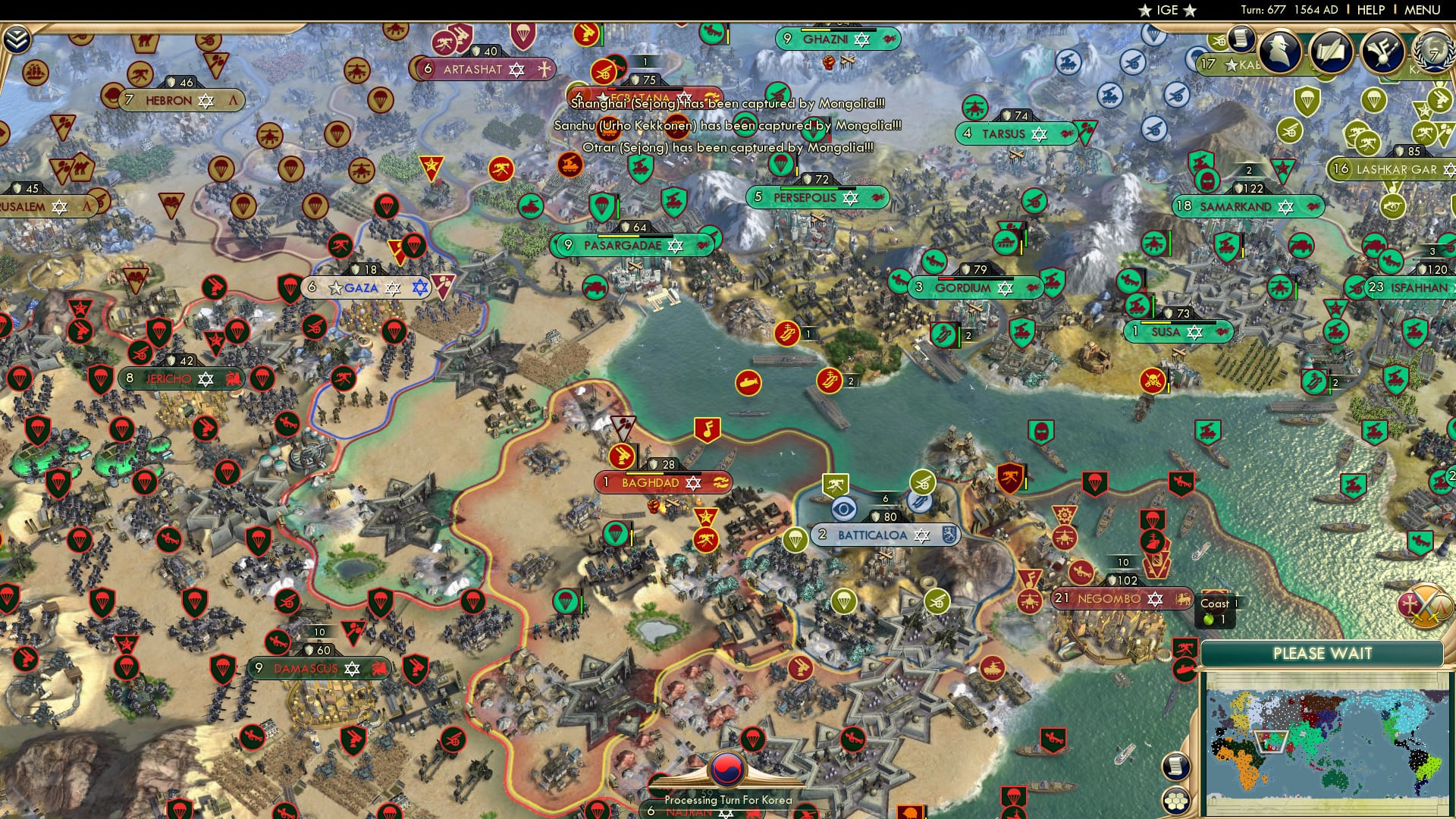
Task: Open the Espionage overview spy icon
Action: [1279, 53]
